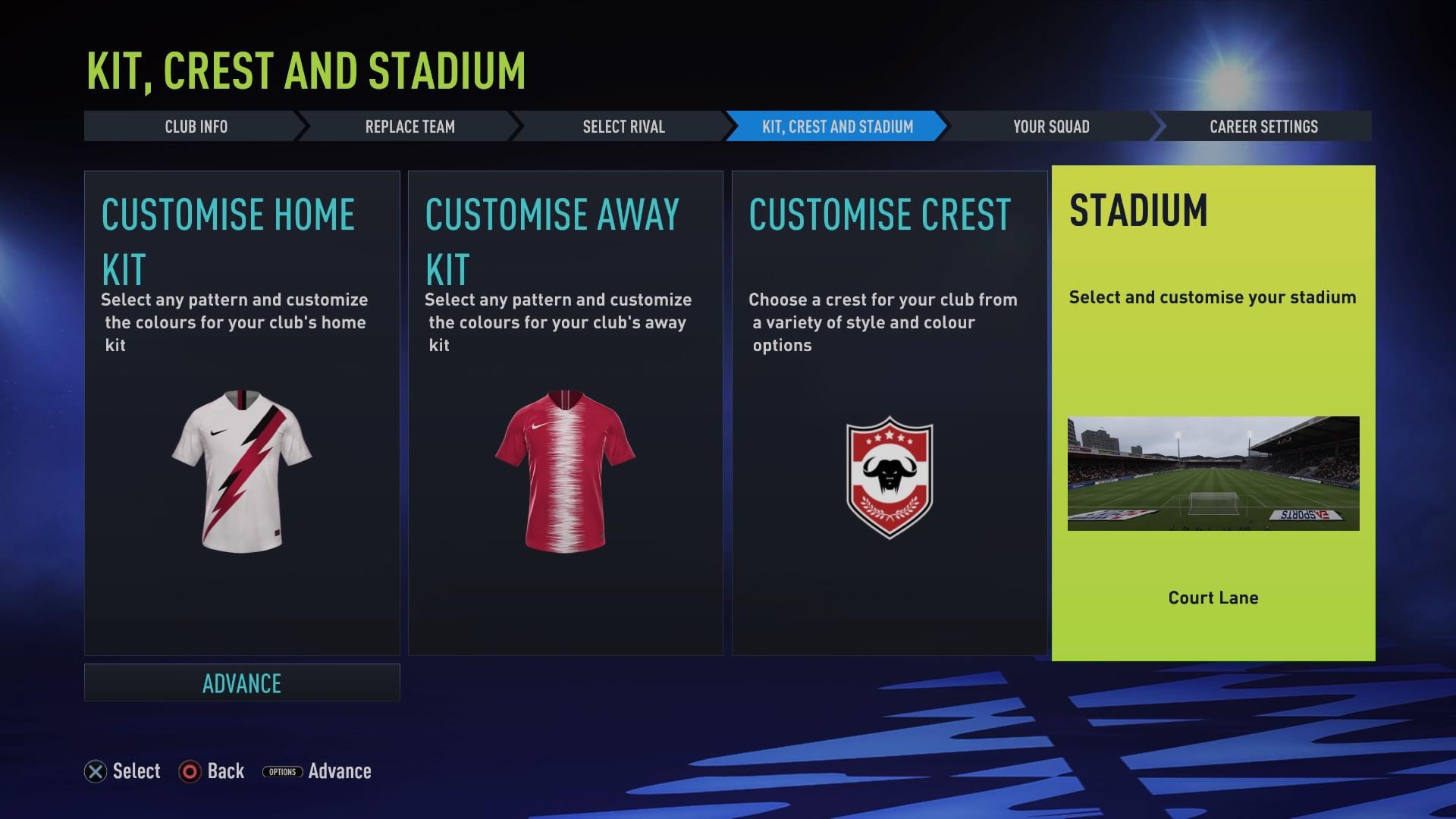
Task: Click the OPTIONS Advance icon
Action: (281, 771)
